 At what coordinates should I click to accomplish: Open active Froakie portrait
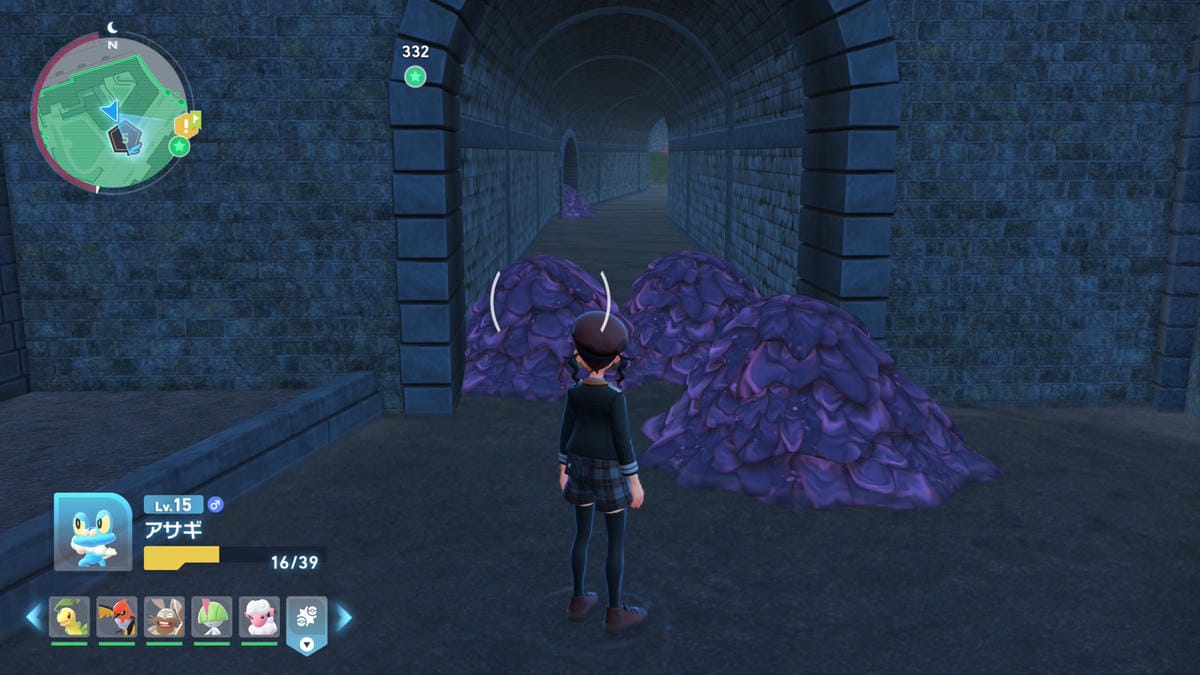[x=93, y=533]
